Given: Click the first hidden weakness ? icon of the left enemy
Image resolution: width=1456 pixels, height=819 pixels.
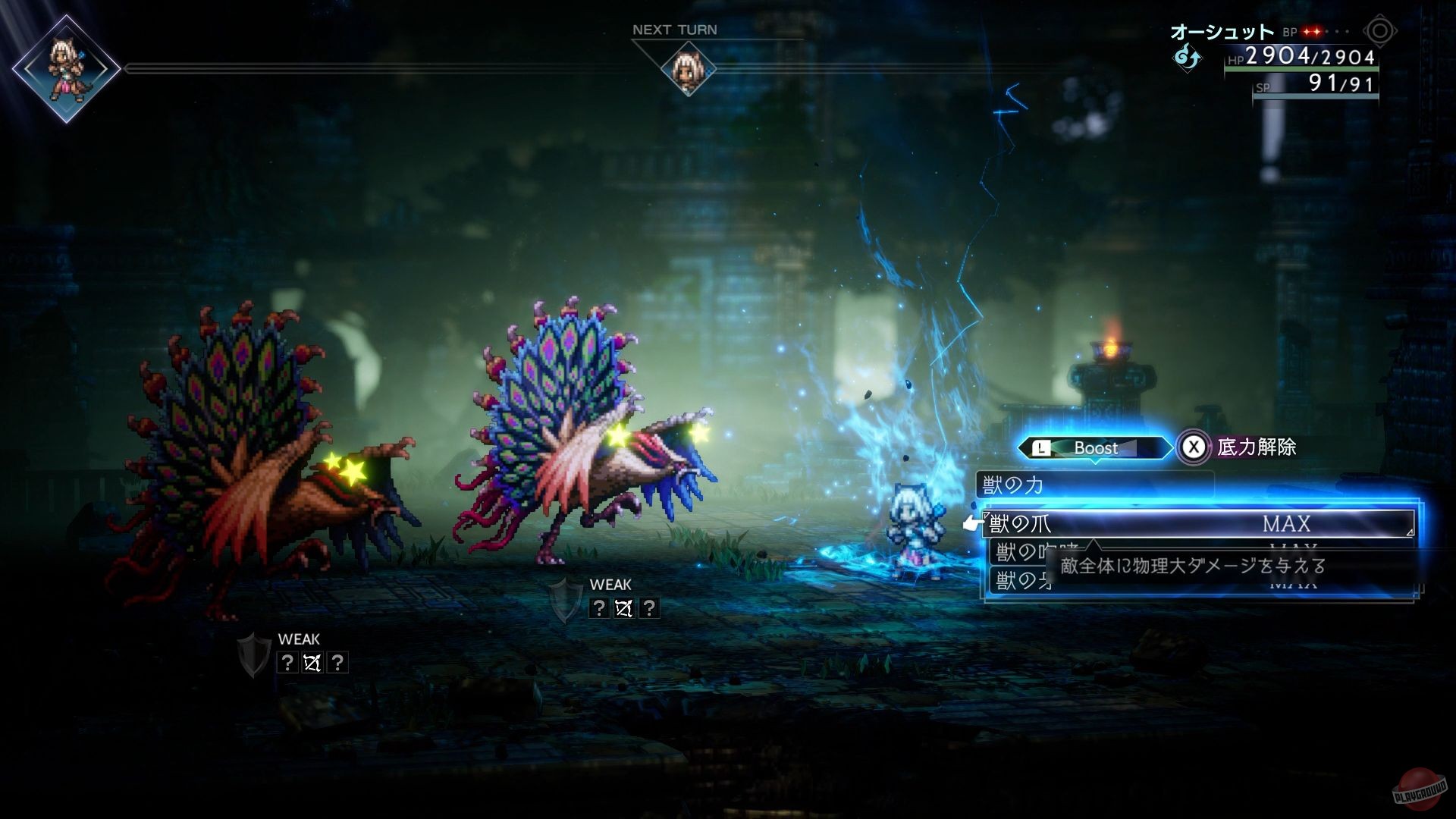Looking at the screenshot, I should [287, 663].
